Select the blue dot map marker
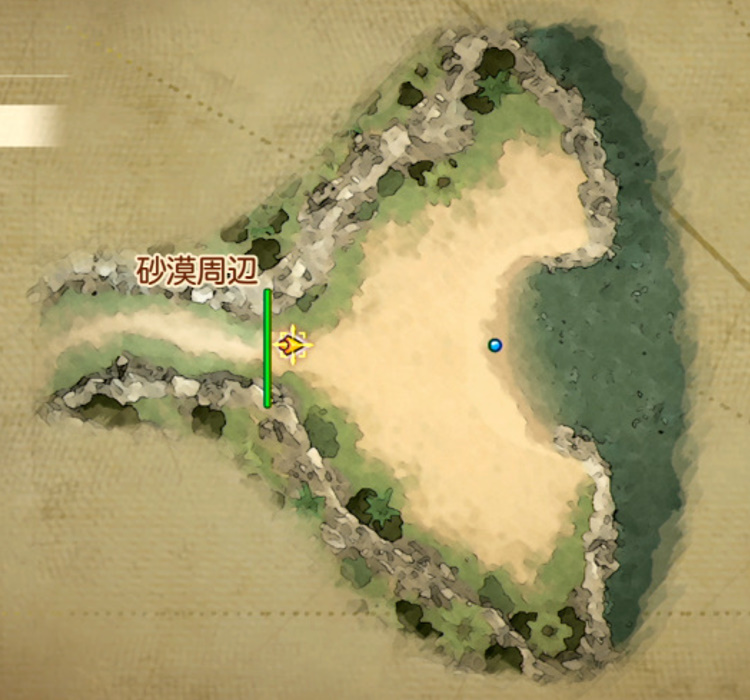The image size is (750, 700). click(x=494, y=345)
